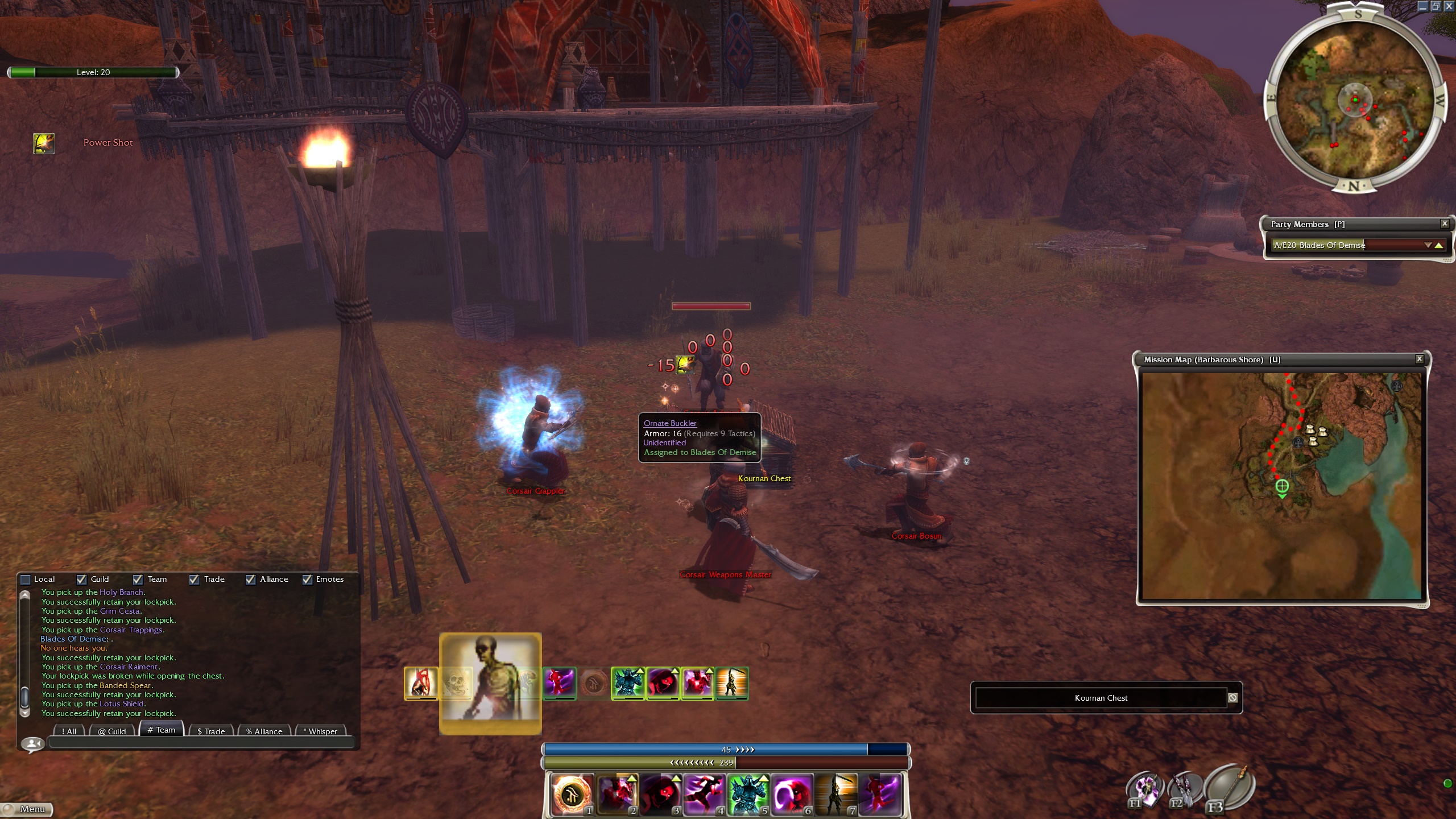Switch to the Alliance chat tab
This screenshot has width=1456, height=819.
click(264, 731)
